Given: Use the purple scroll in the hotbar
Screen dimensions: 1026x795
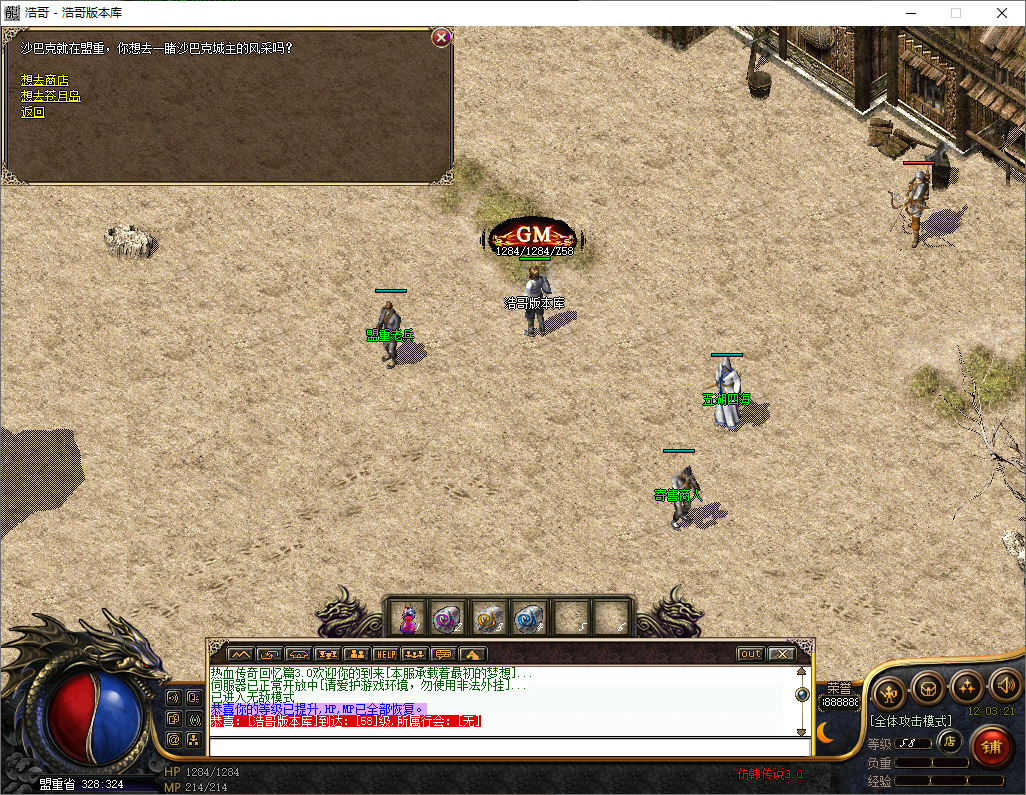Looking at the screenshot, I should 447,619.
